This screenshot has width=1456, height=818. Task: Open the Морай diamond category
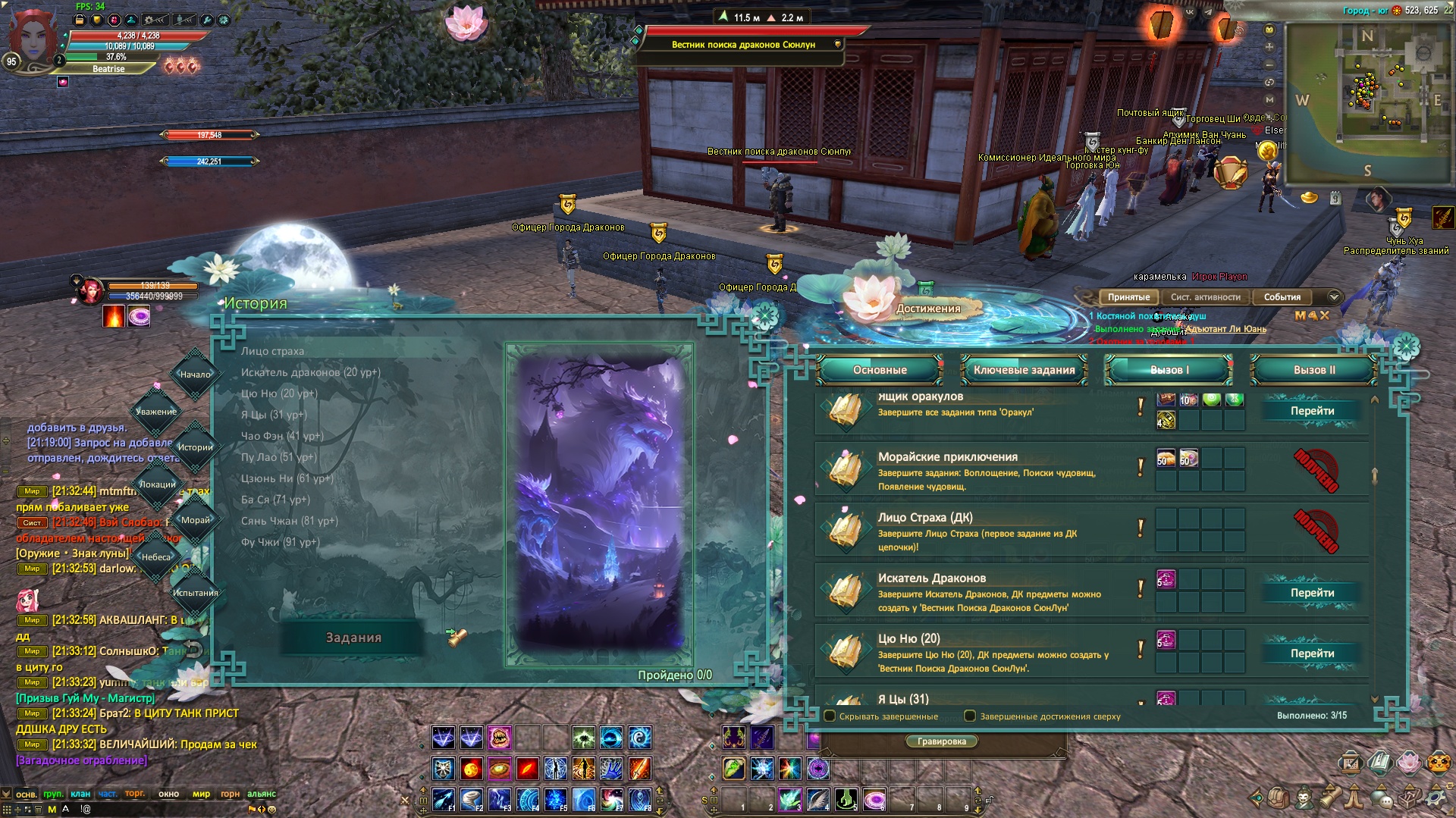click(x=195, y=520)
